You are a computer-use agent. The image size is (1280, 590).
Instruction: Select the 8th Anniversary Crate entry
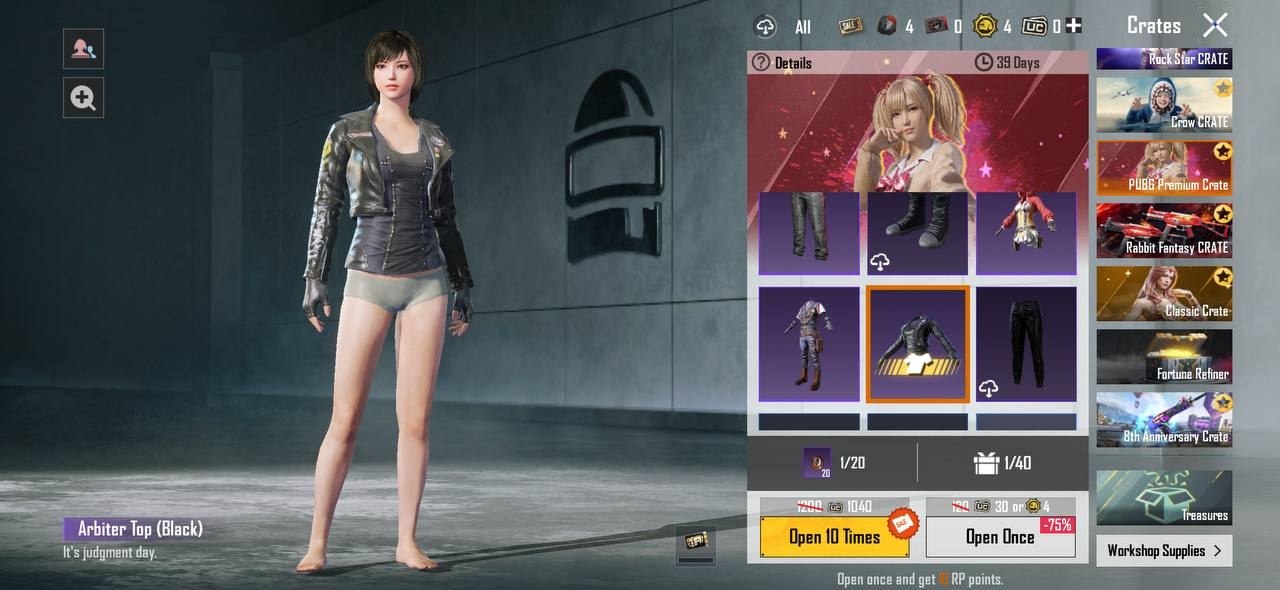coord(1164,419)
